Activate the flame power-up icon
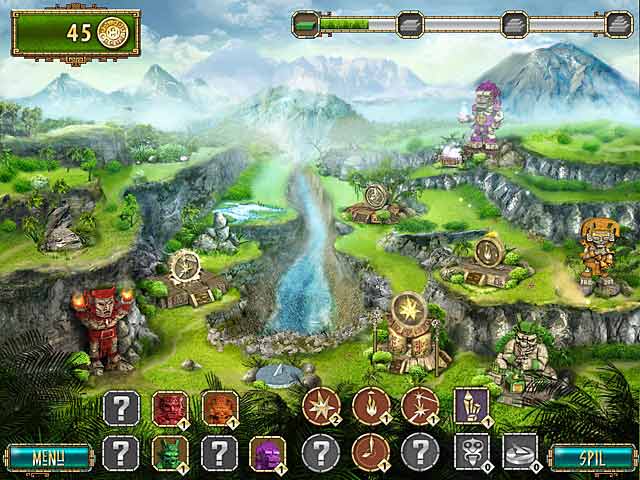 (x=371, y=406)
